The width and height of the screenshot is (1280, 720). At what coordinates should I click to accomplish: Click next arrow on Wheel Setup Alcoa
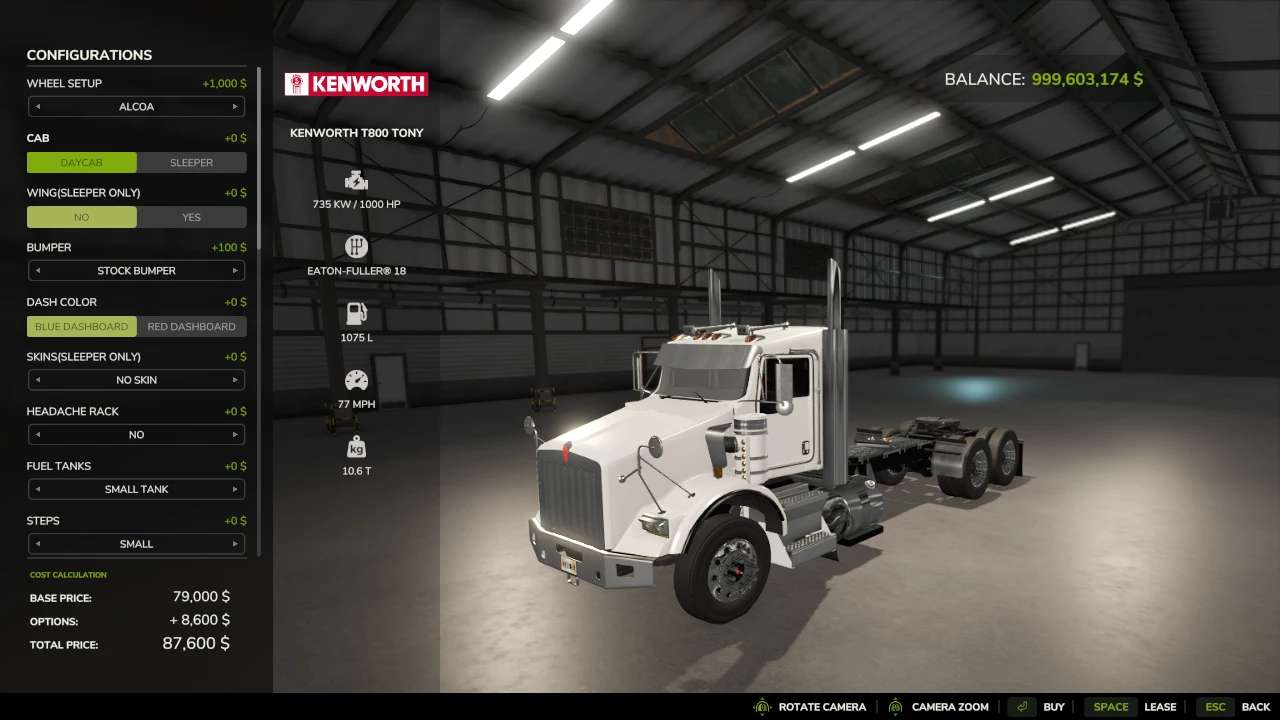tap(236, 107)
